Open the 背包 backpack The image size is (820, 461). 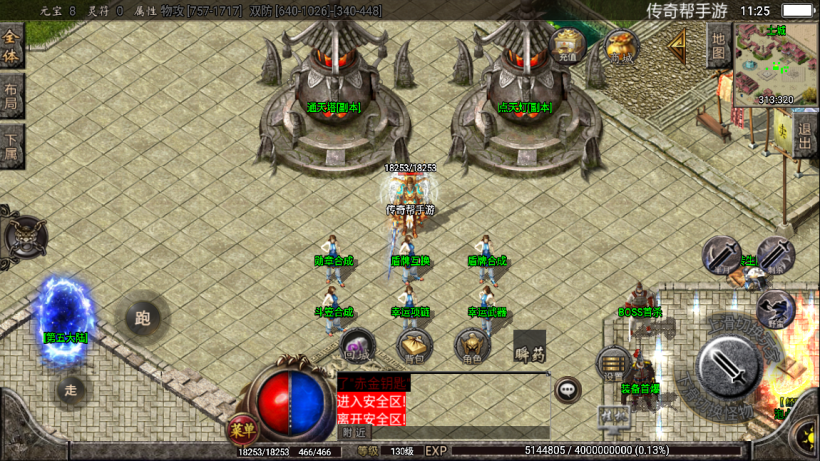point(415,346)
